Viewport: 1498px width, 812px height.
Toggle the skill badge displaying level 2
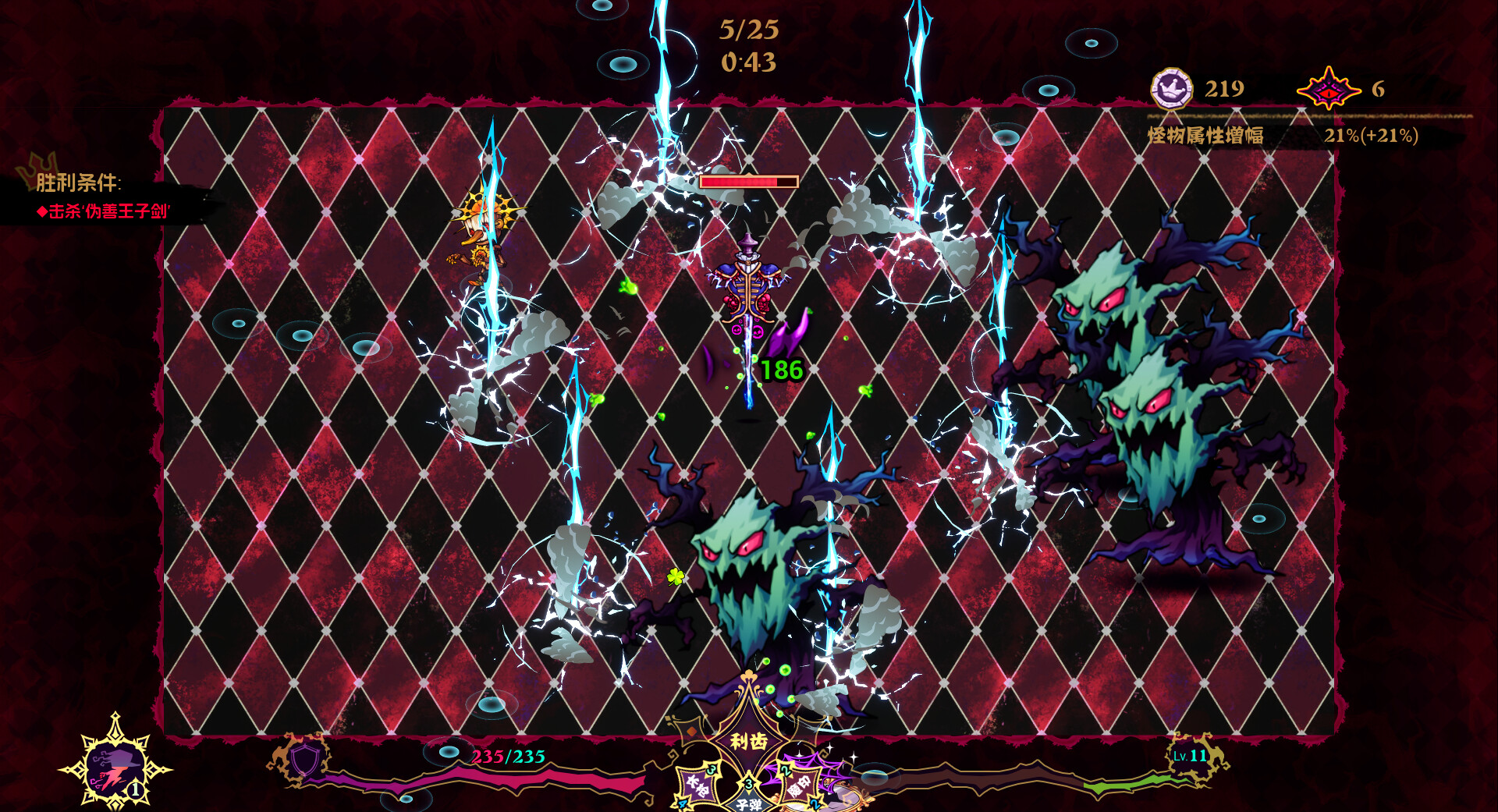point(786,771)
